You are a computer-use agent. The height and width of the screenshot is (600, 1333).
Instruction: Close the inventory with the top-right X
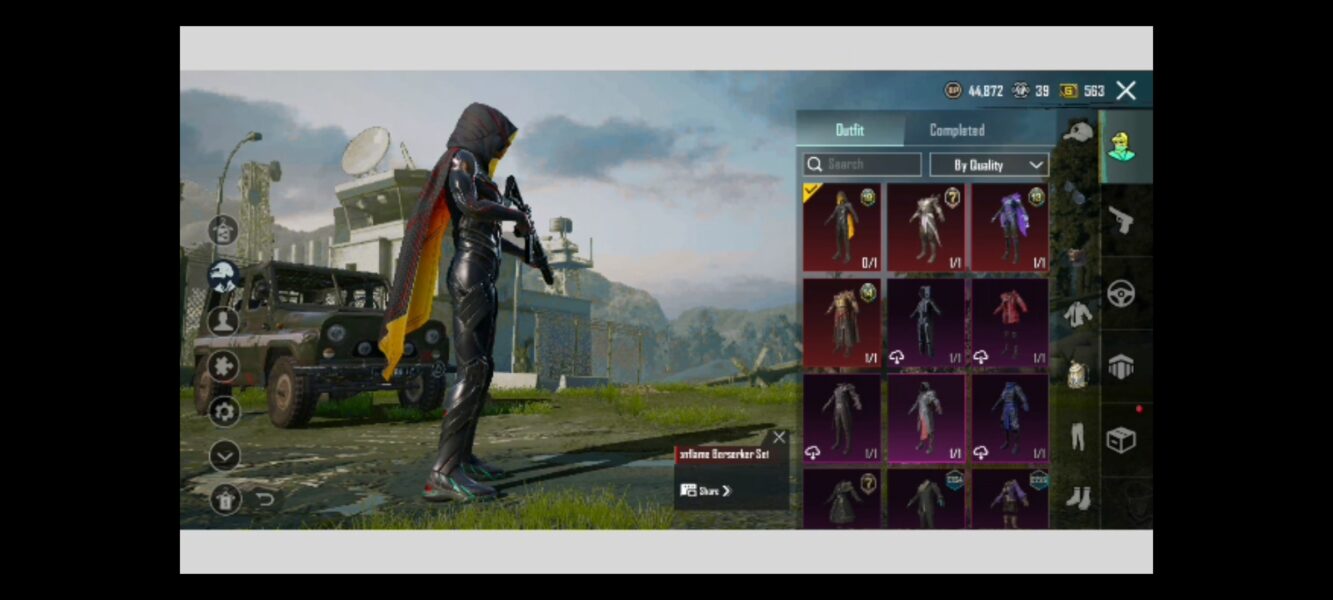1125,91
